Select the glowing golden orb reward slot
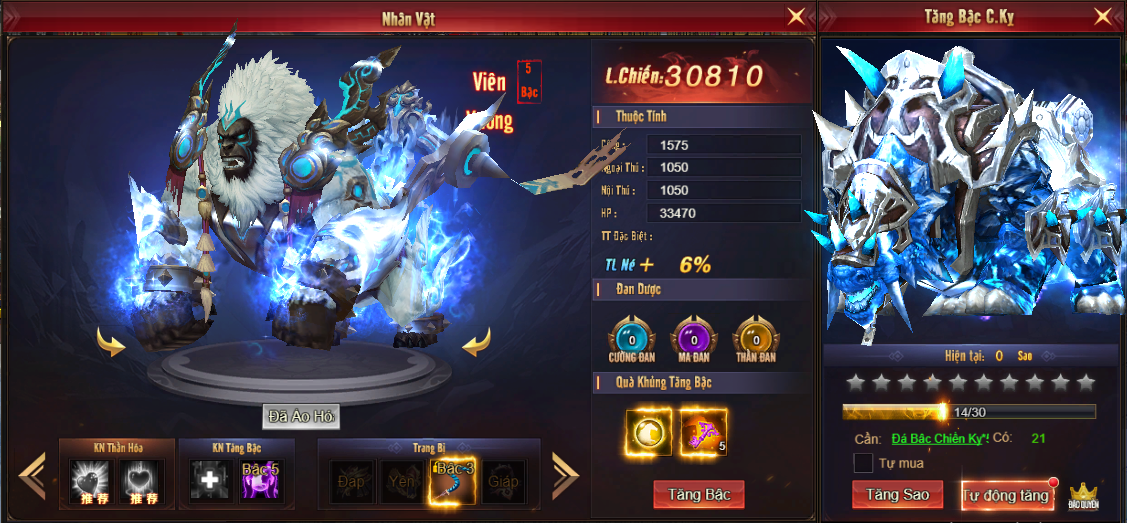The image size is (1127, 523). (648, 431)
